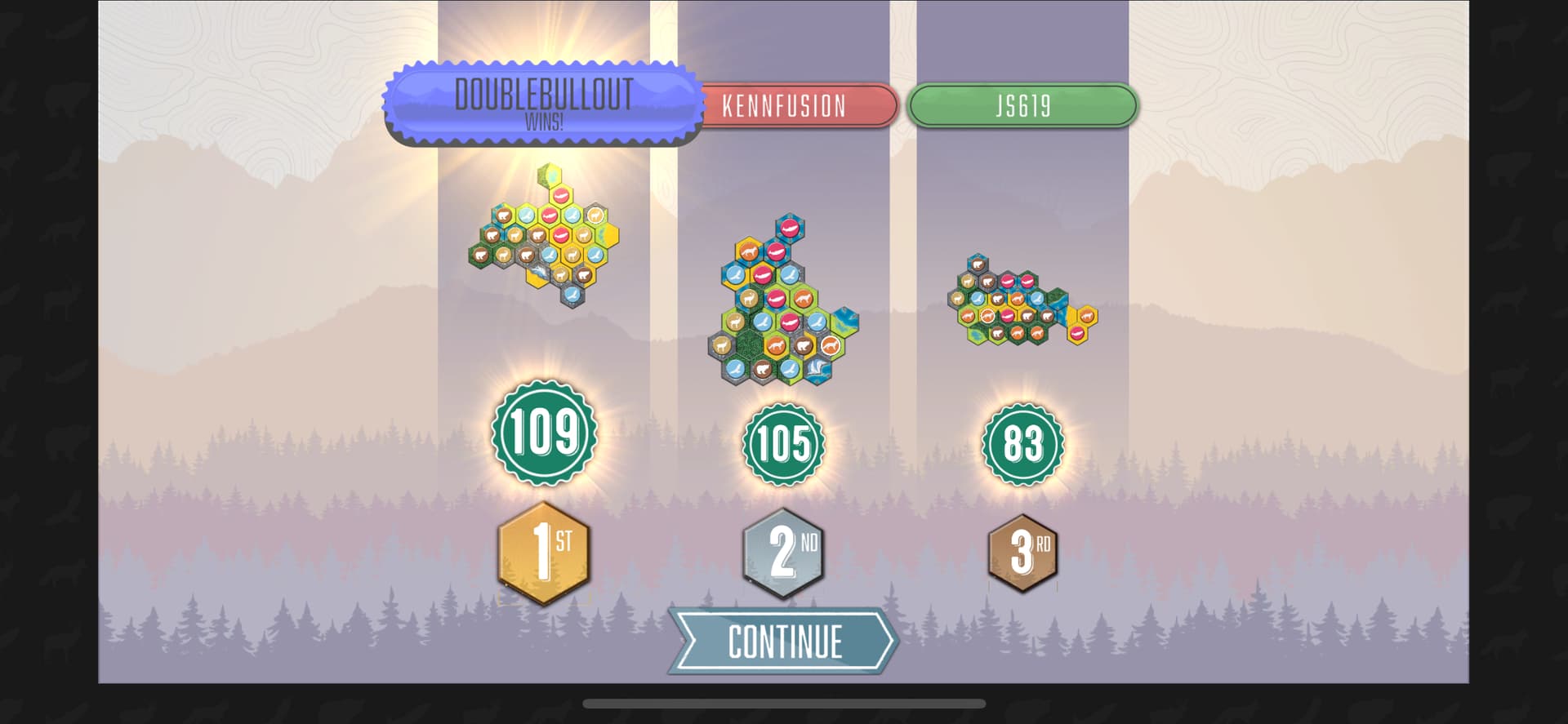
Task: Select the JS619 player banner
Action: (x=1022, y=105)
